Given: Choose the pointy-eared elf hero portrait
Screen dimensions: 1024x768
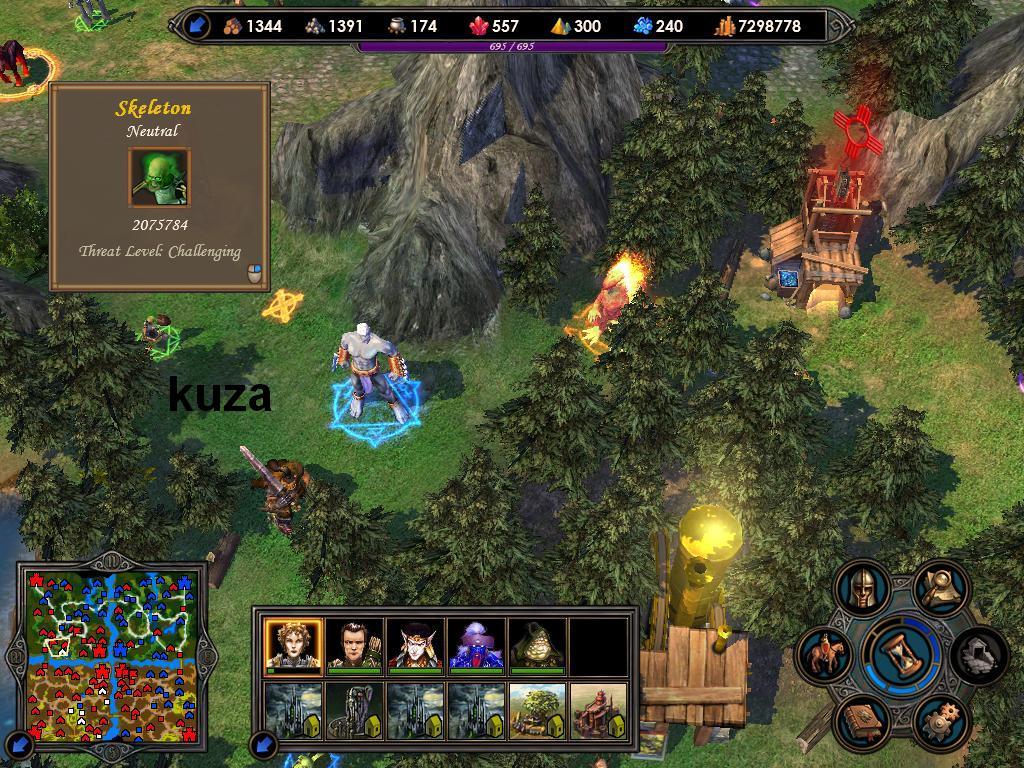Looking at the screenshot, I should pos(415,646).
